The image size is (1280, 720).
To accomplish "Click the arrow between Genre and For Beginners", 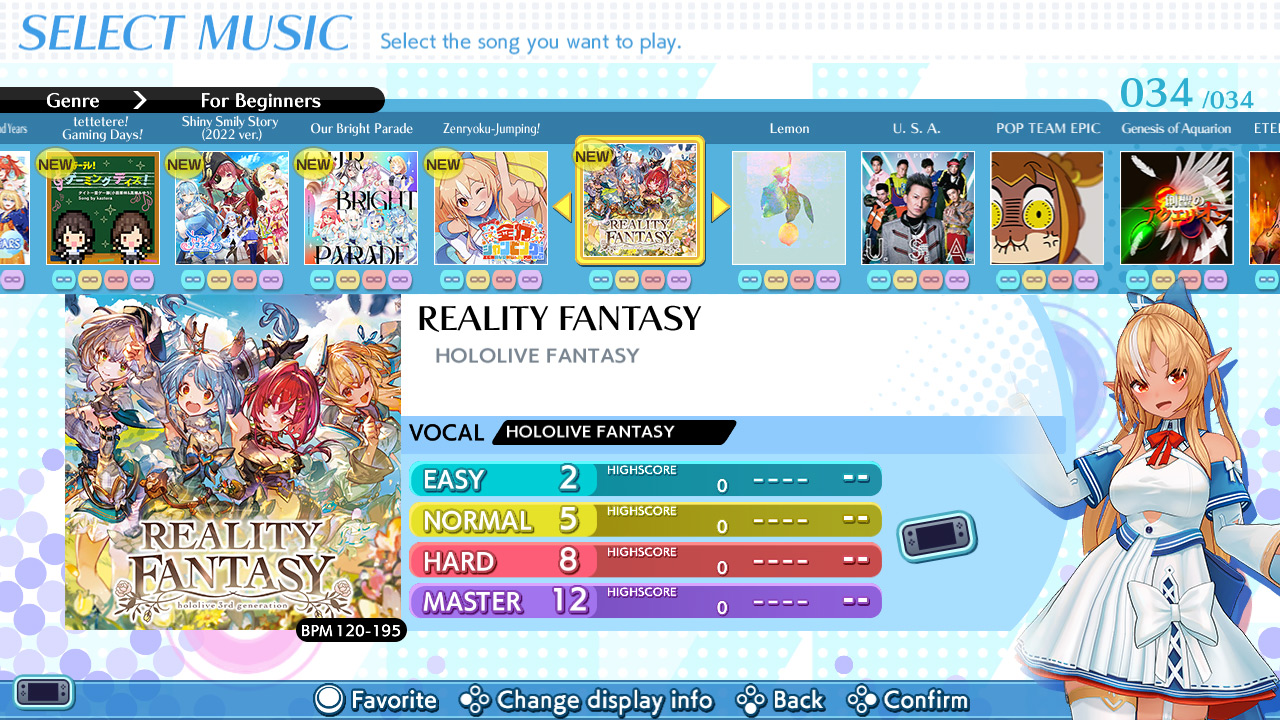I will click(x=141, y=100).
